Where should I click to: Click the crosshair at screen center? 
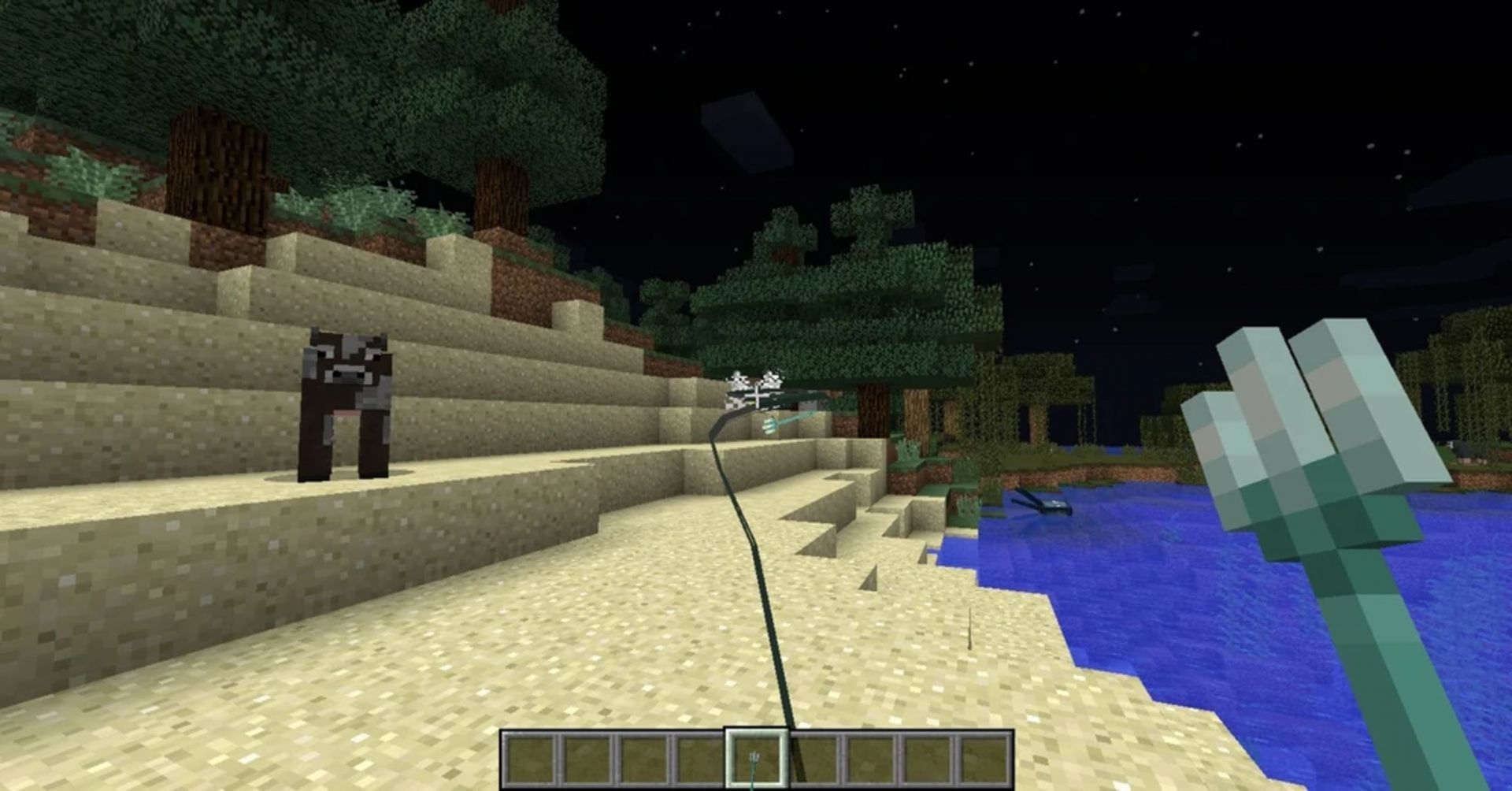pyautogui.click(x=756, y=395)
